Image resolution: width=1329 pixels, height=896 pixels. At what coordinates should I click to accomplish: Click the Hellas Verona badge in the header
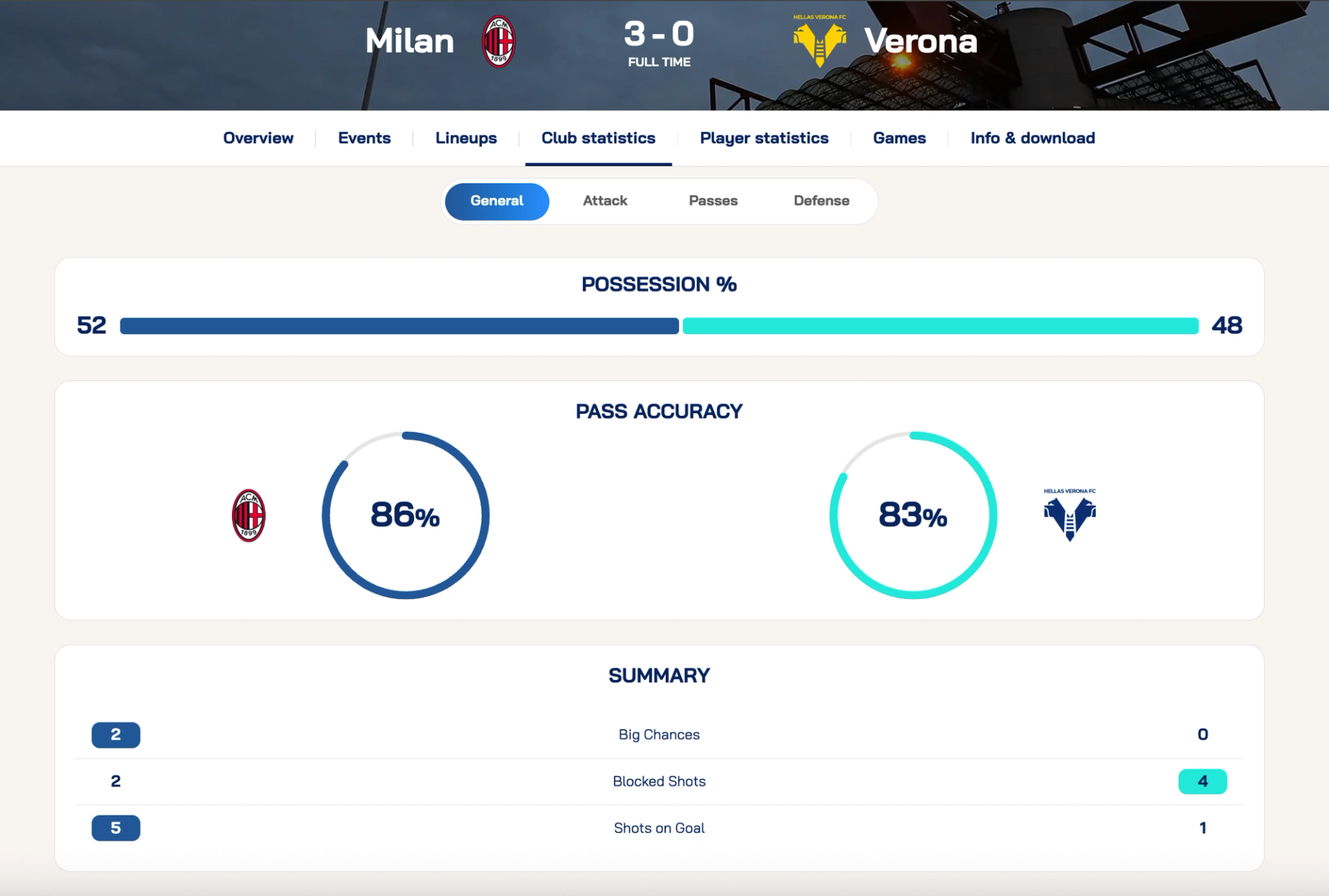(x=820, y=40)
